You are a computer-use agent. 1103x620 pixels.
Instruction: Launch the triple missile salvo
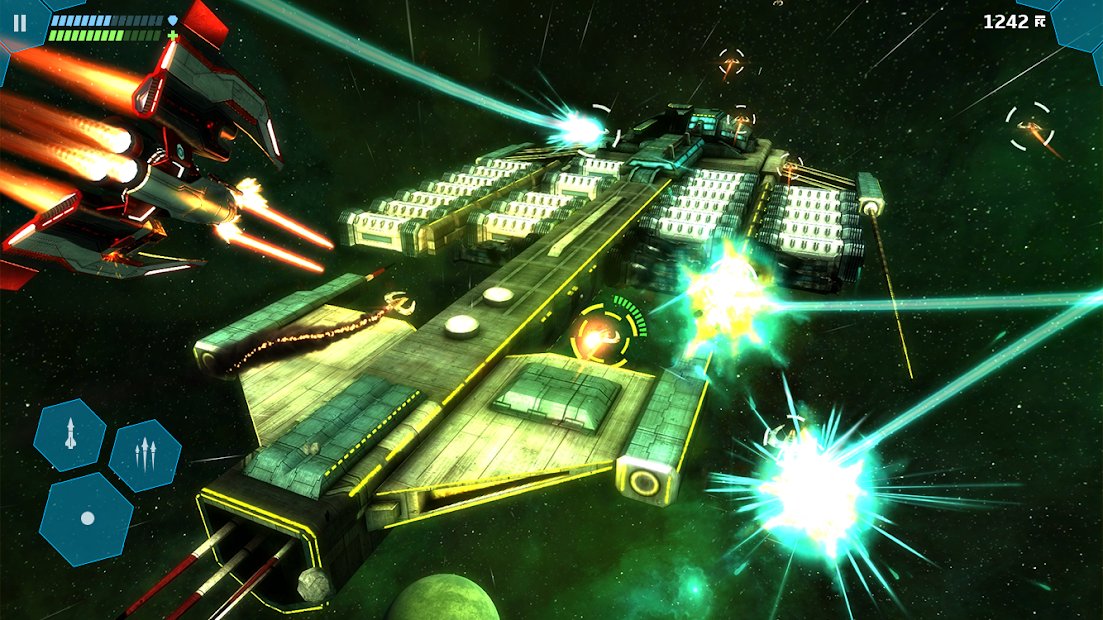coord(145,455)
